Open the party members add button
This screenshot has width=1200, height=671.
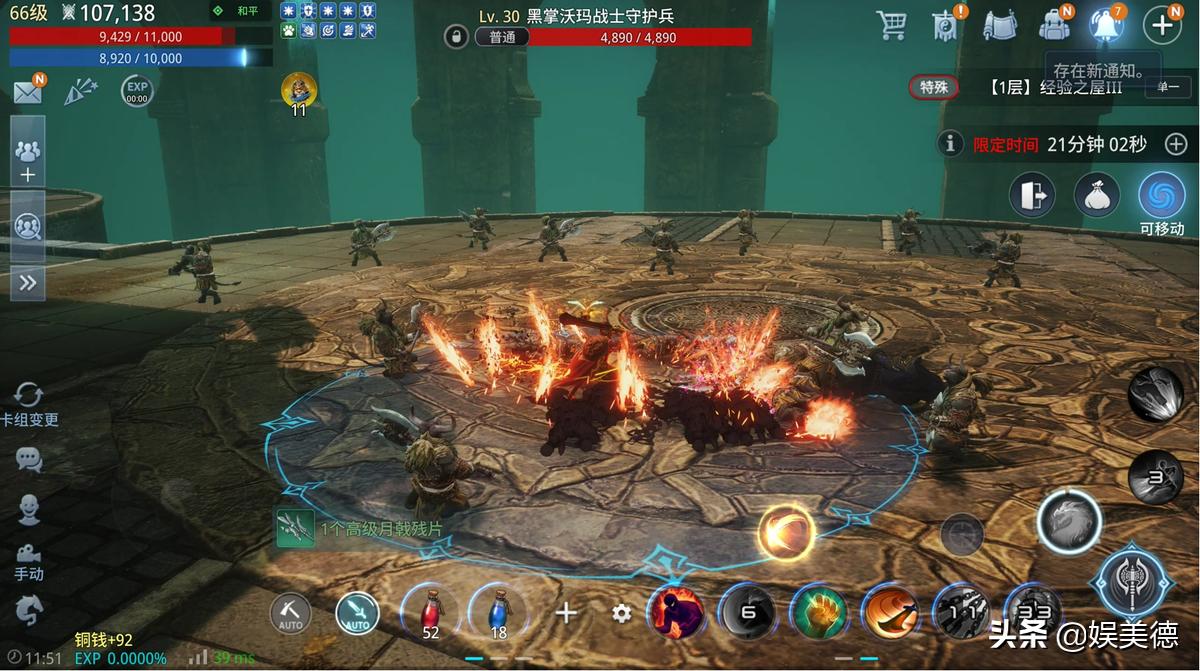click(x=27, y=162)
